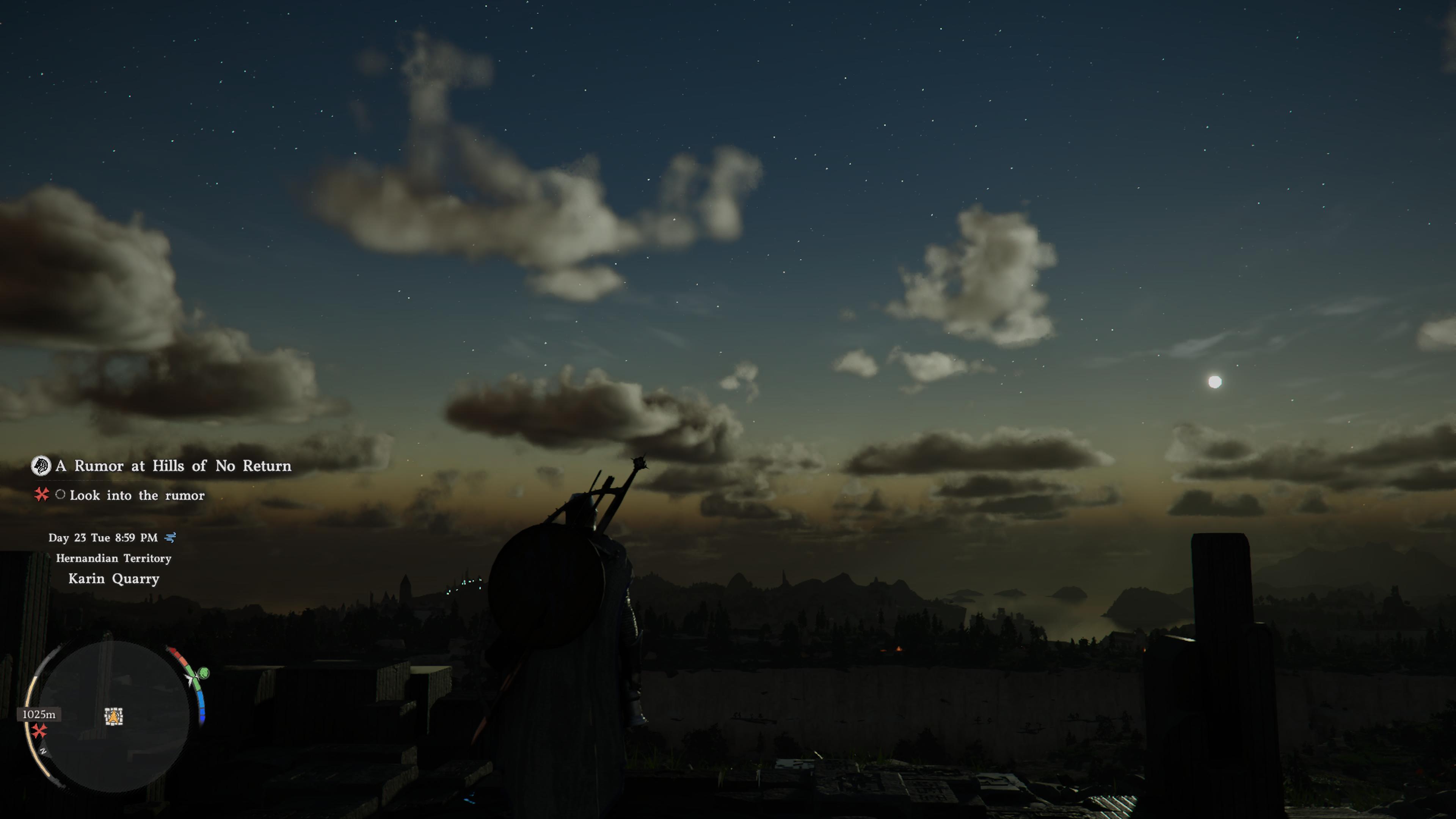Click the green tree icon beside the minimap
This screenshot has height=819, width=1456.
pos(204,673)
